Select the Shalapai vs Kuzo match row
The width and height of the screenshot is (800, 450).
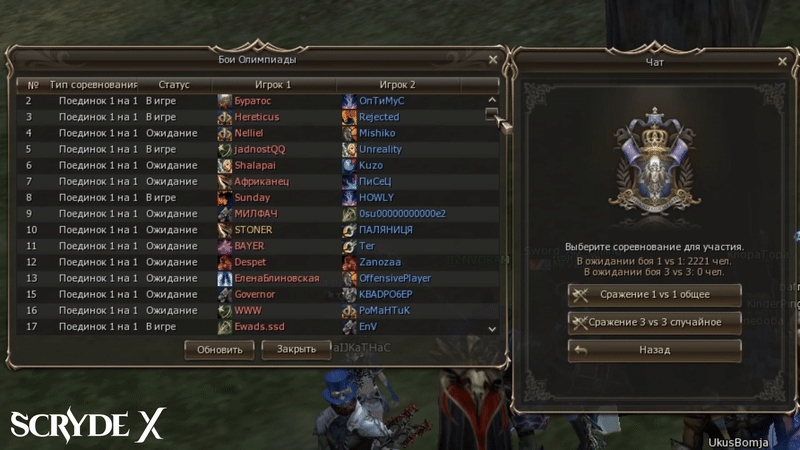pos(250,165)
